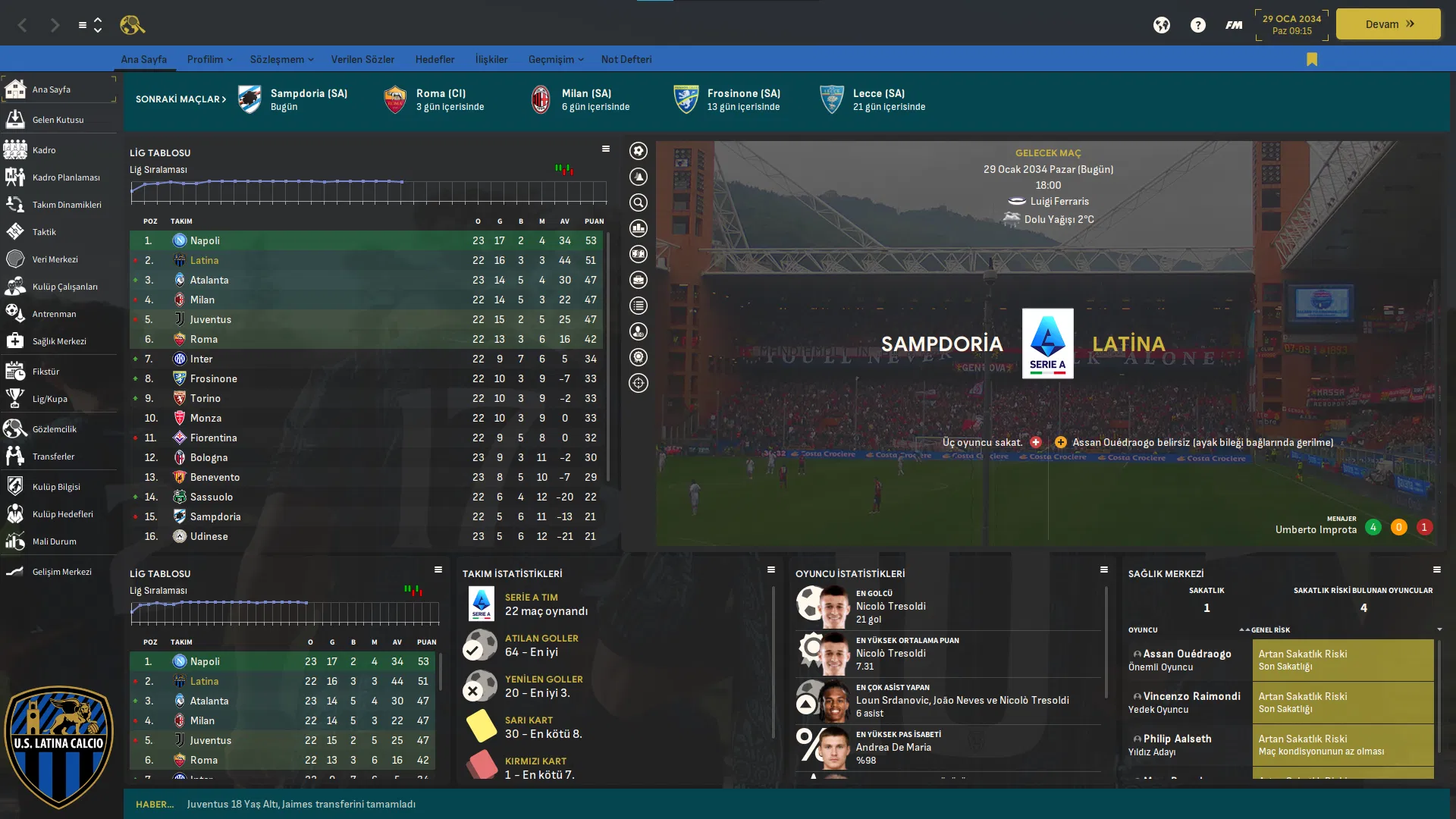Click Napoli in the top league table
1456x819 pixels.
pyautogui.click(x=205, y=240)
